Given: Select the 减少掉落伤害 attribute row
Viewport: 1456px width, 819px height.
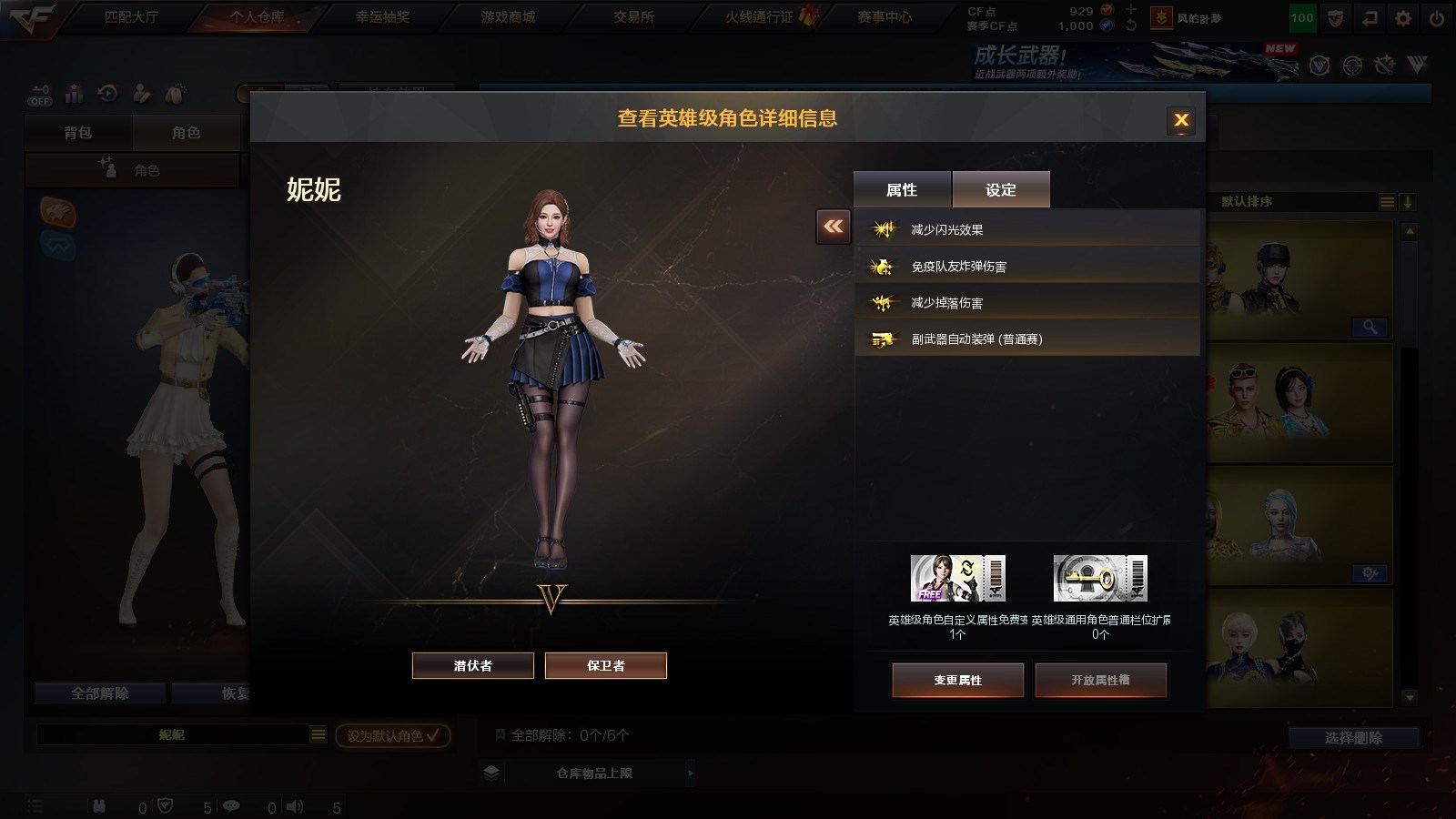Looking at the screenshot, I should (x=1026, y=302).
